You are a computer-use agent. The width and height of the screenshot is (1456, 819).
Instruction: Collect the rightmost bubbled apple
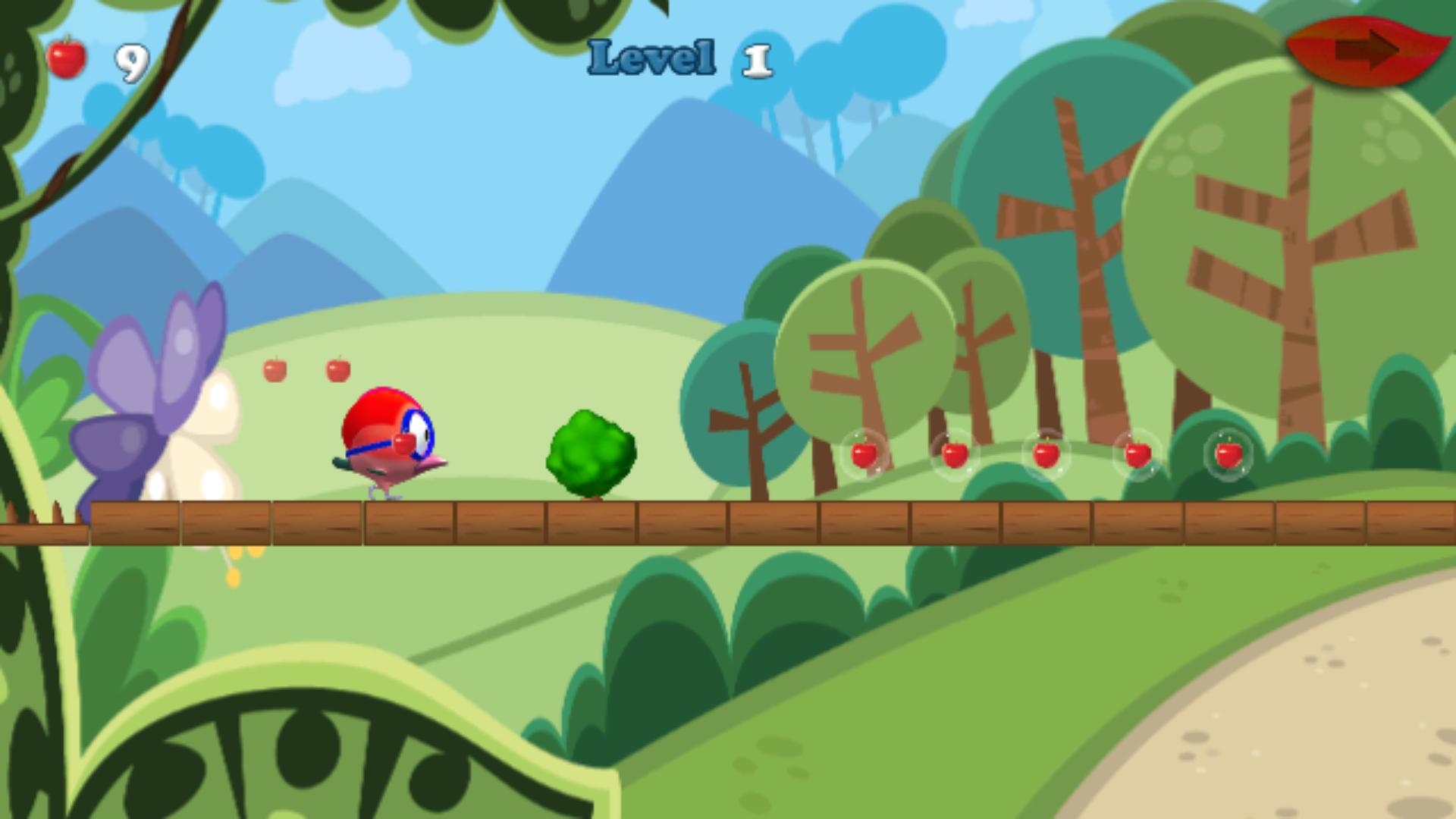tap(1230, 455)
